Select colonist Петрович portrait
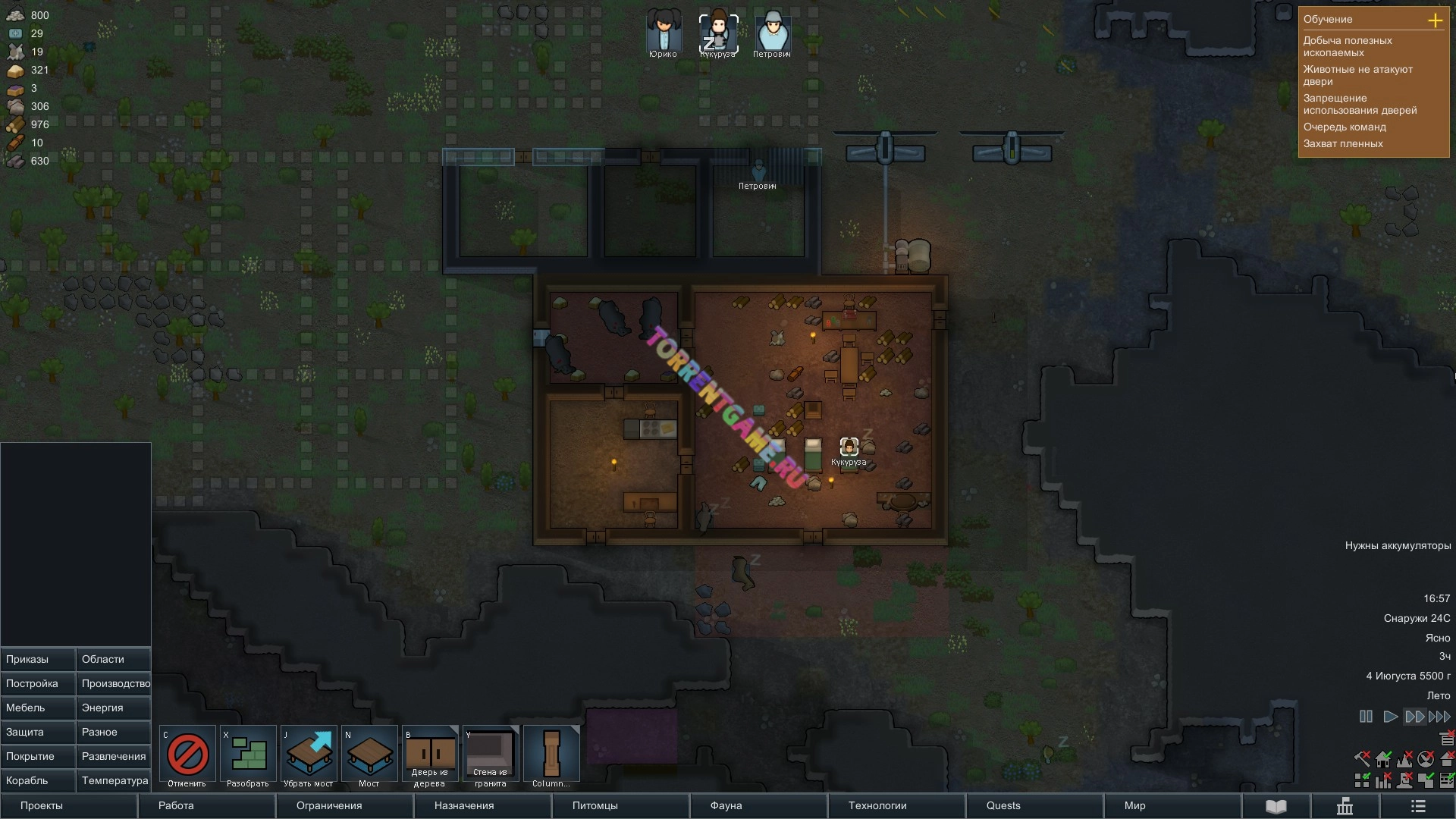The image size is (1456, 819). [772, 33]
